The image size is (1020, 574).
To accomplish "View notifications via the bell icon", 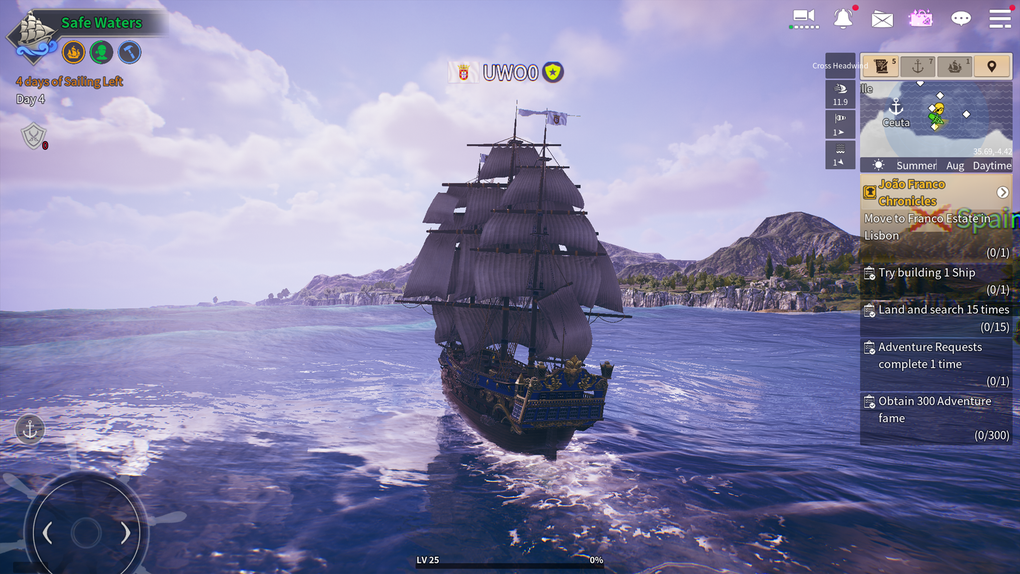I will coord(844,18).
